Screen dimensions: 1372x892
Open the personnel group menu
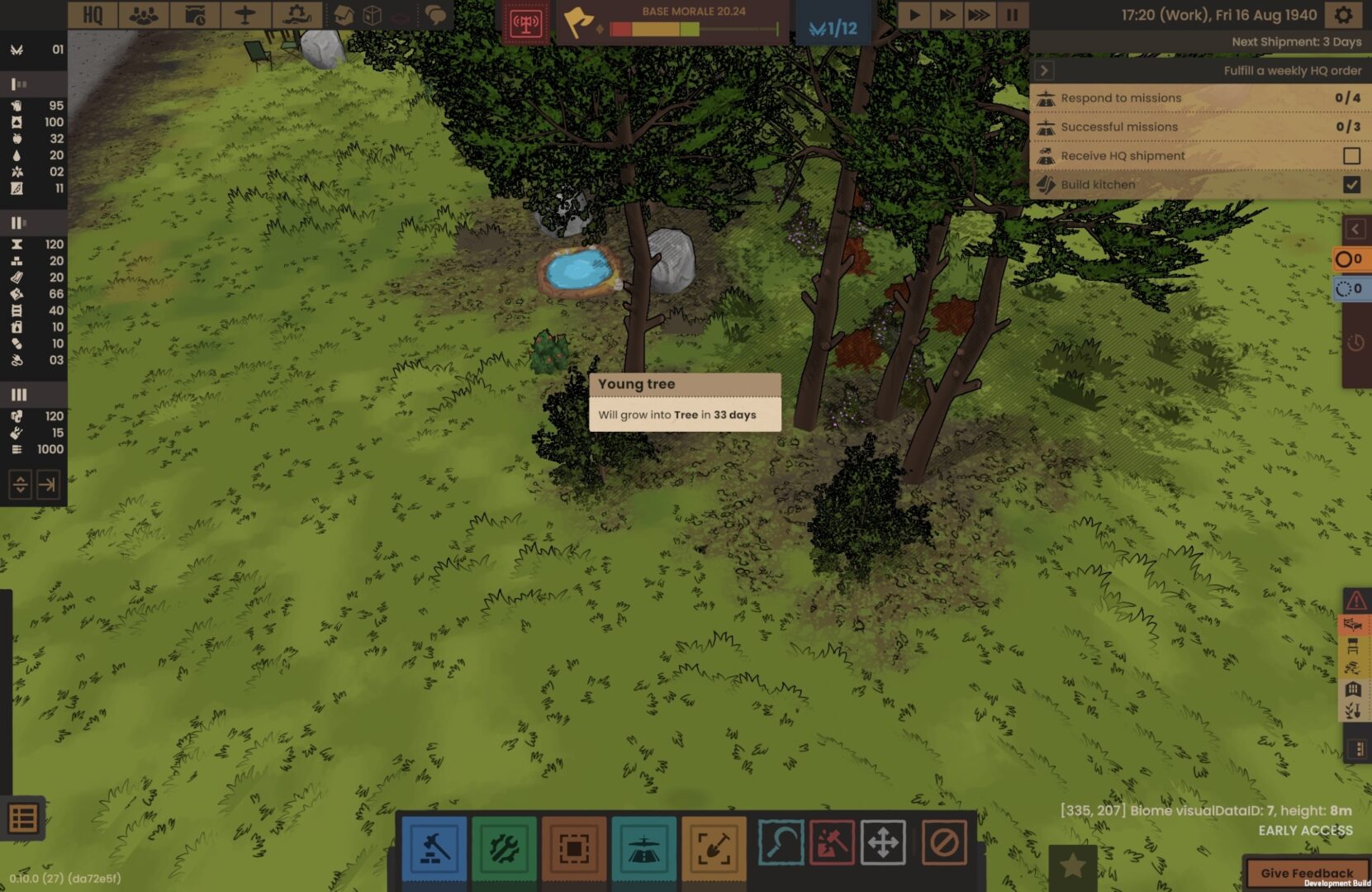(x=144, y=15)
